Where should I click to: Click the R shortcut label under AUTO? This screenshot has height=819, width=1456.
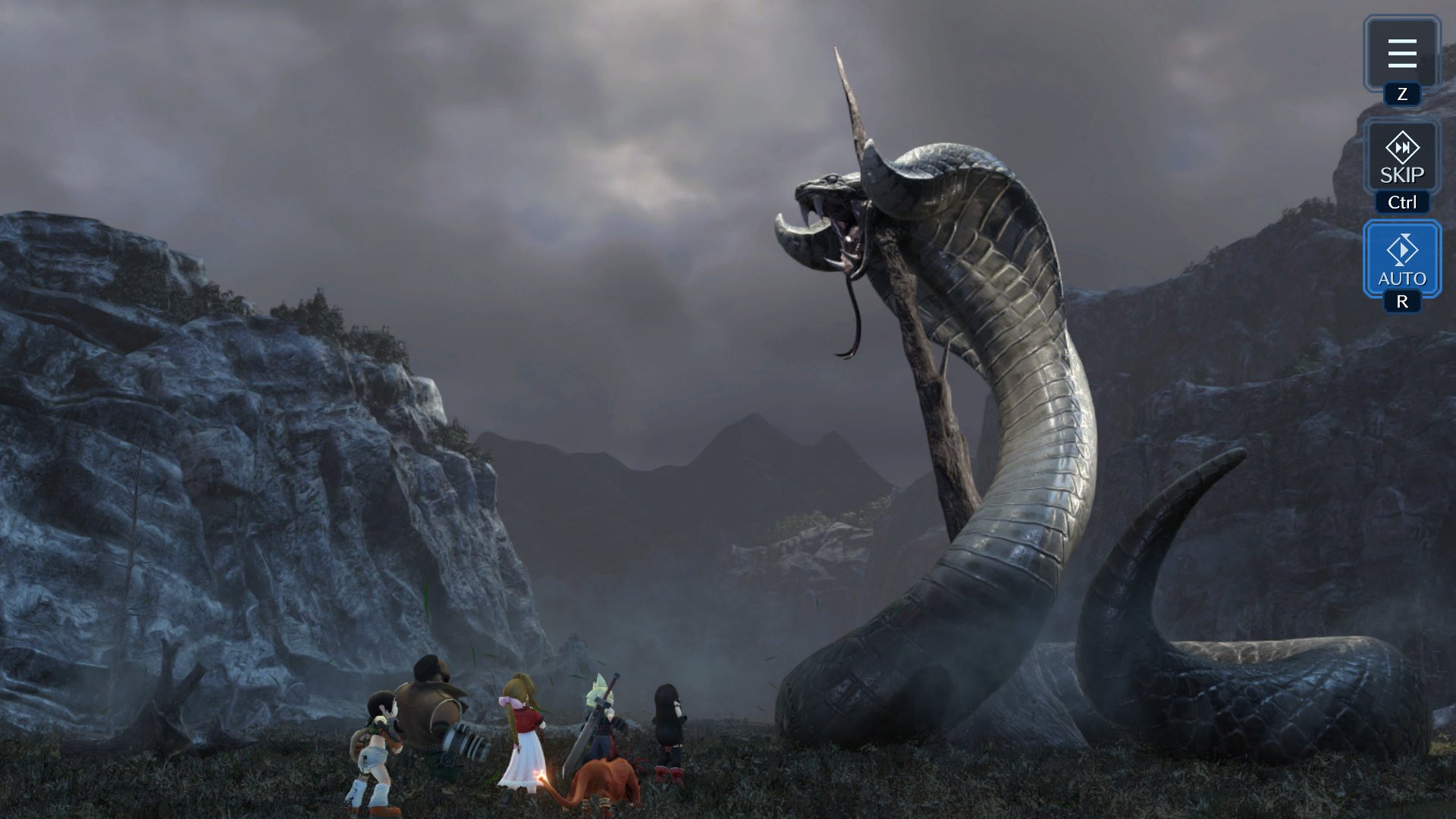pyautogui.click(x=1404, y=301)
